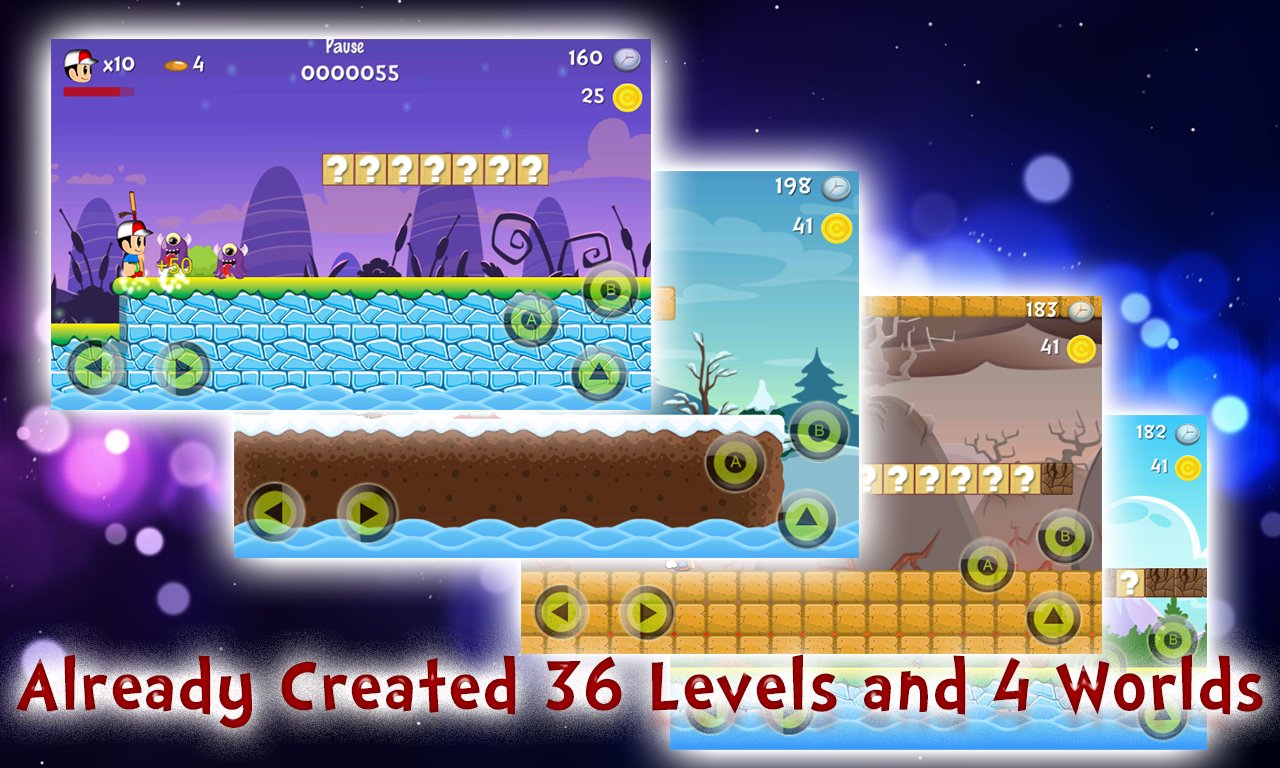Tap the clock timer icon beside 160

[625, 58]
